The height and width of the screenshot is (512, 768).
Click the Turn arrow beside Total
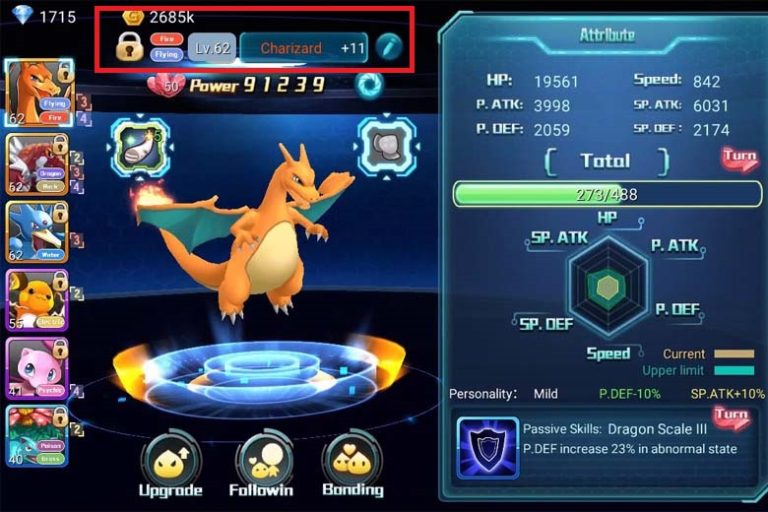(x=740, y=159)
